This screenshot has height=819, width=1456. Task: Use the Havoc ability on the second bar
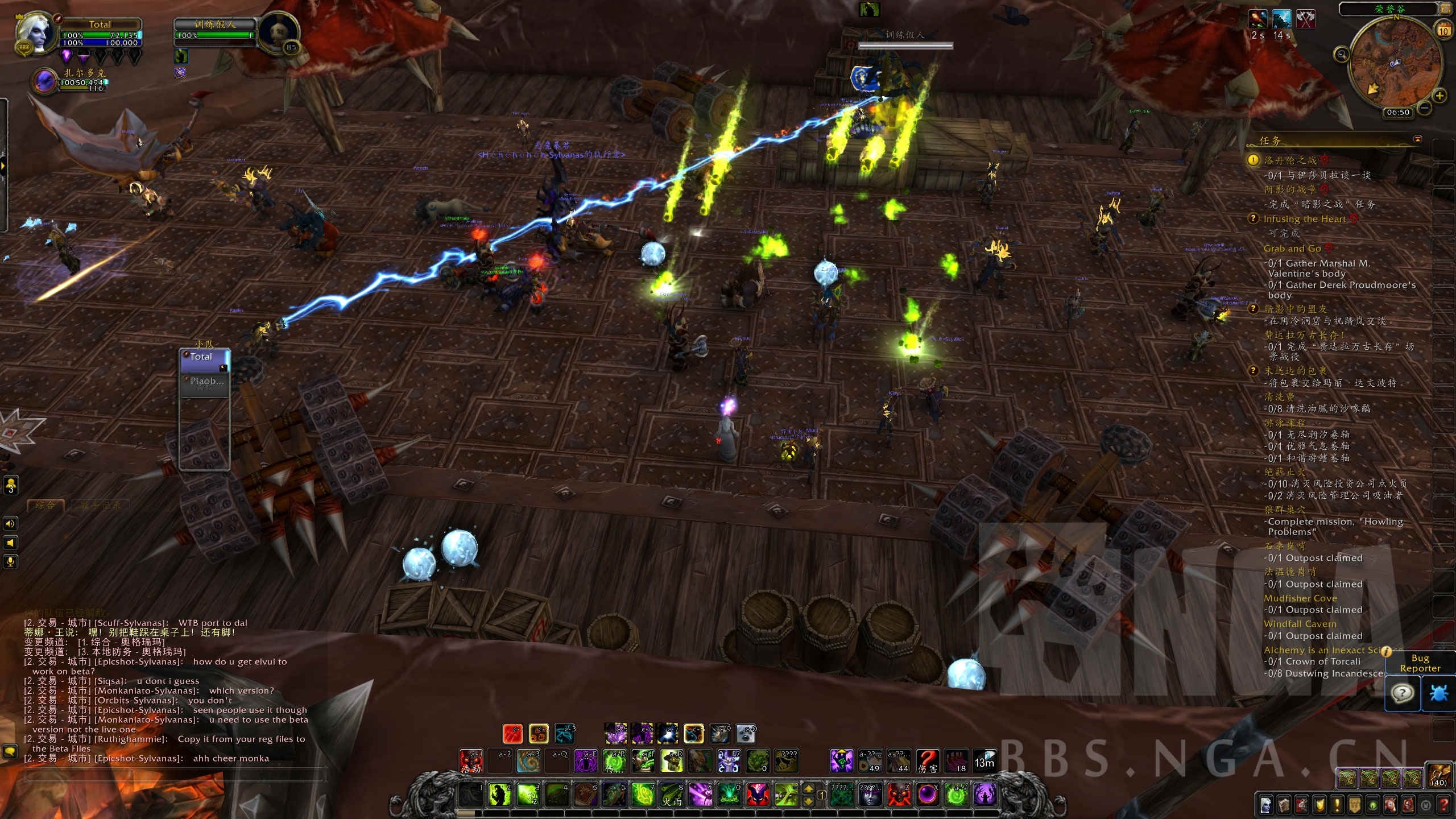point(471,760)
